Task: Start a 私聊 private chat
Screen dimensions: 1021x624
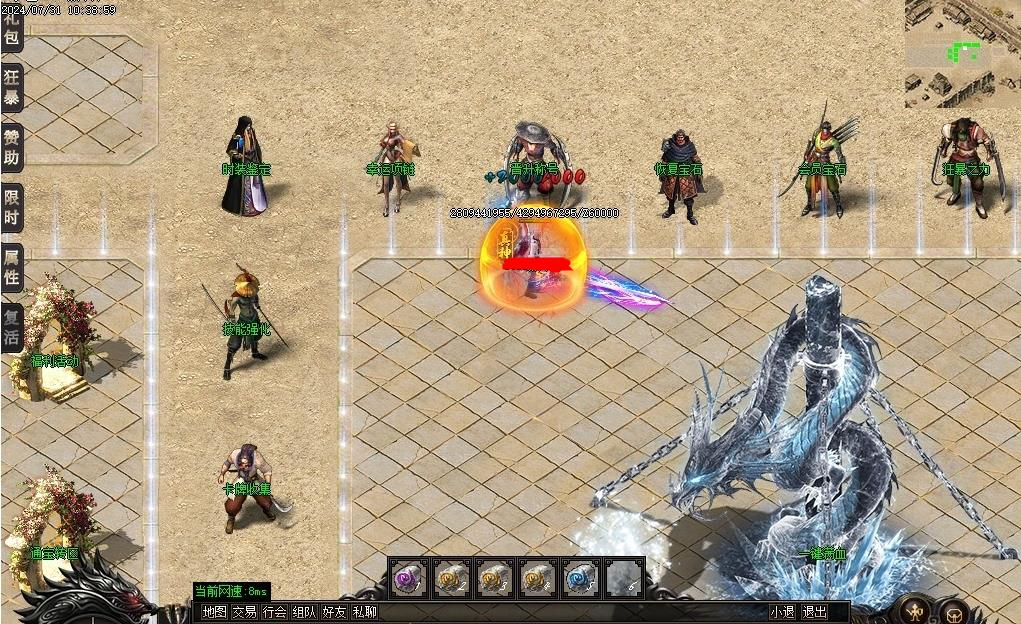Action: pos(365,612)
